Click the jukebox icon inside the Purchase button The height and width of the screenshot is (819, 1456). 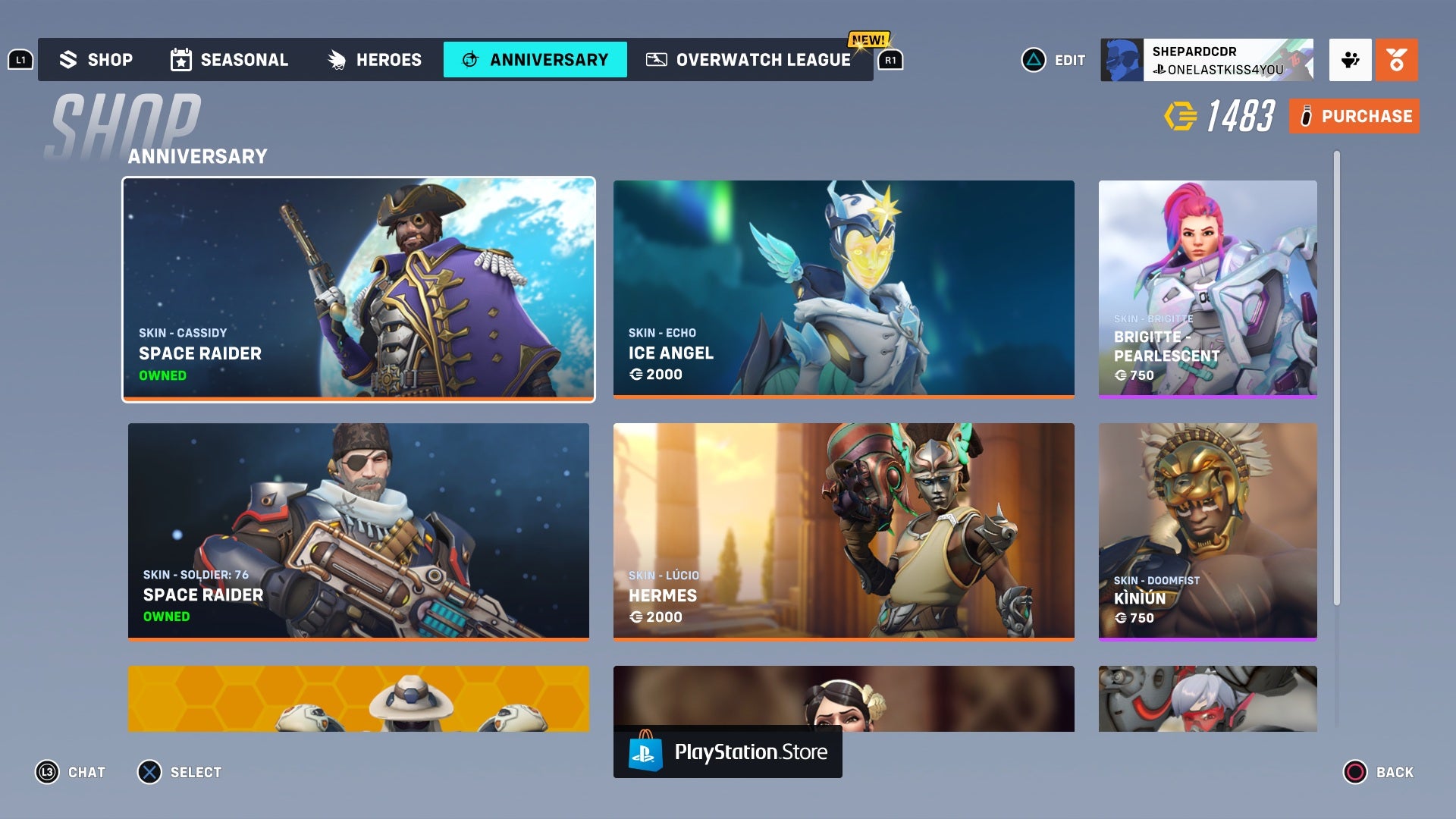click(1306, 116)
